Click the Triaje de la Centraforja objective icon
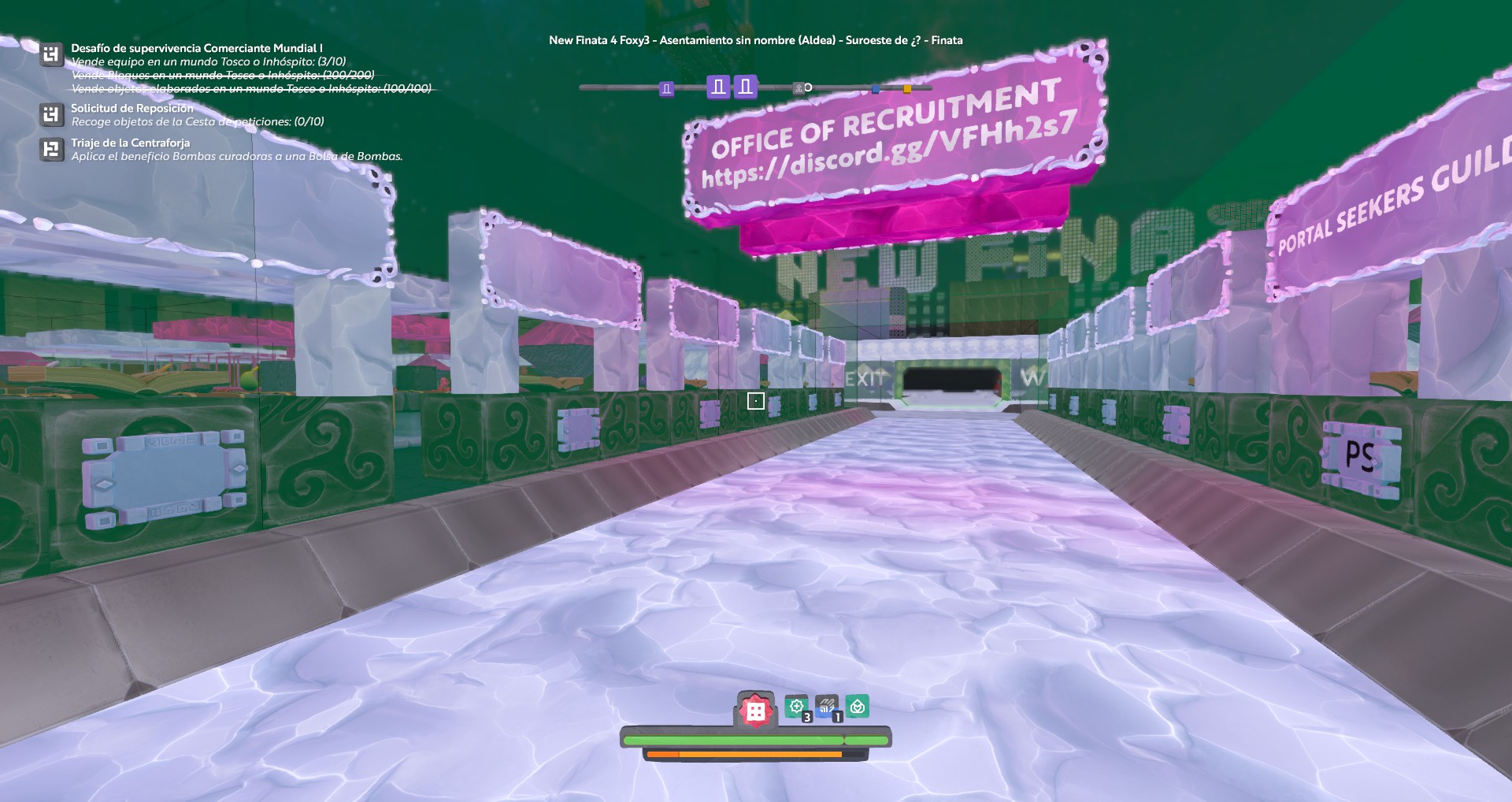This screenshot has height=802, width=1512. (50, 144)
